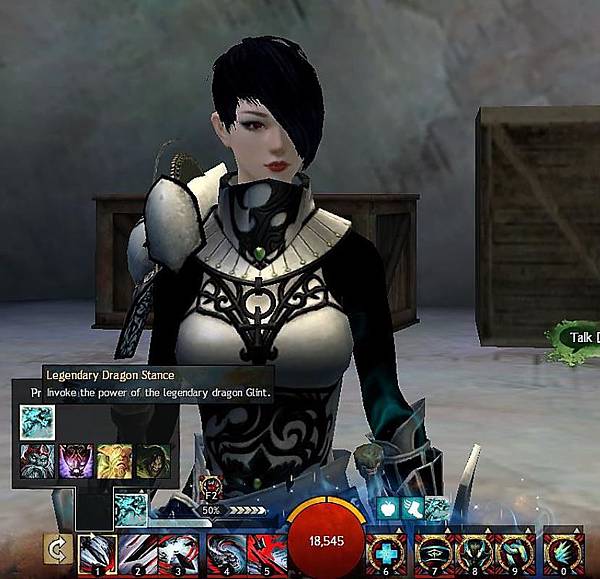Choose the golden centaur legend stance
600x579 pixels.
click(115, 461)
